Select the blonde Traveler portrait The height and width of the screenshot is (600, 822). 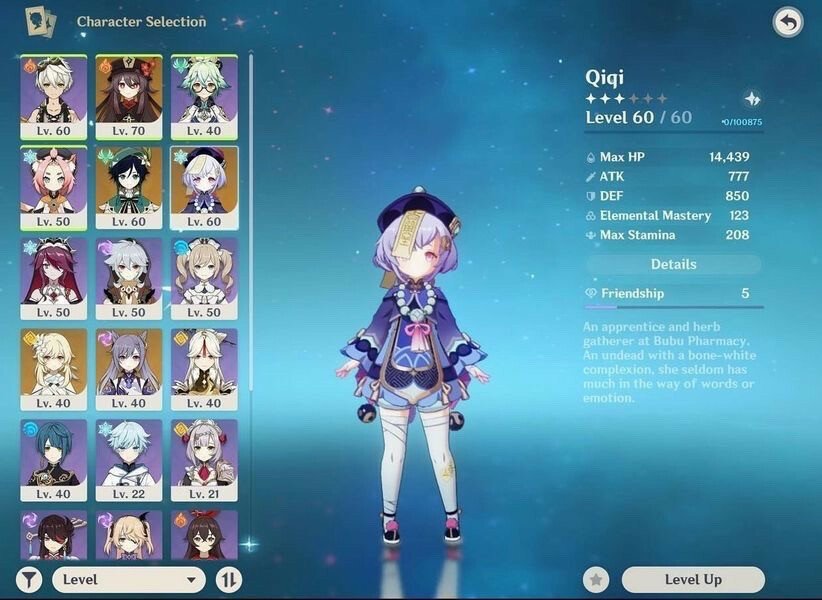[53, 369]
